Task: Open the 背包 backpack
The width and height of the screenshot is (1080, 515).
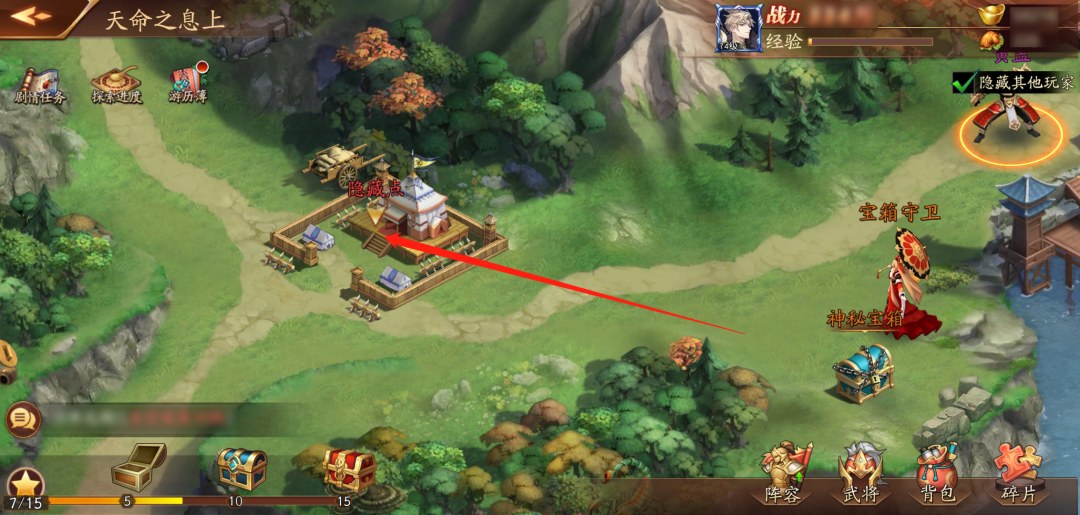Action: tap(939, 472)
